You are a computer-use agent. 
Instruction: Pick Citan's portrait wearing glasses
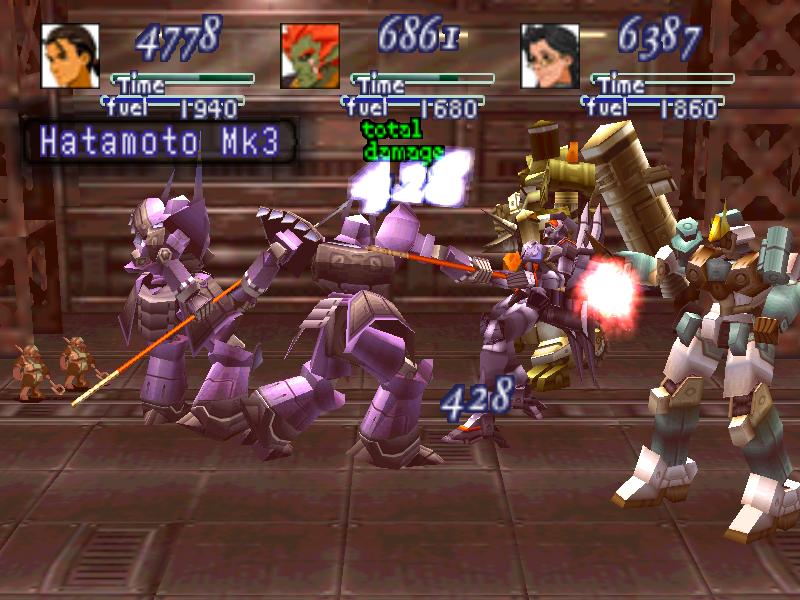point(550,55)
